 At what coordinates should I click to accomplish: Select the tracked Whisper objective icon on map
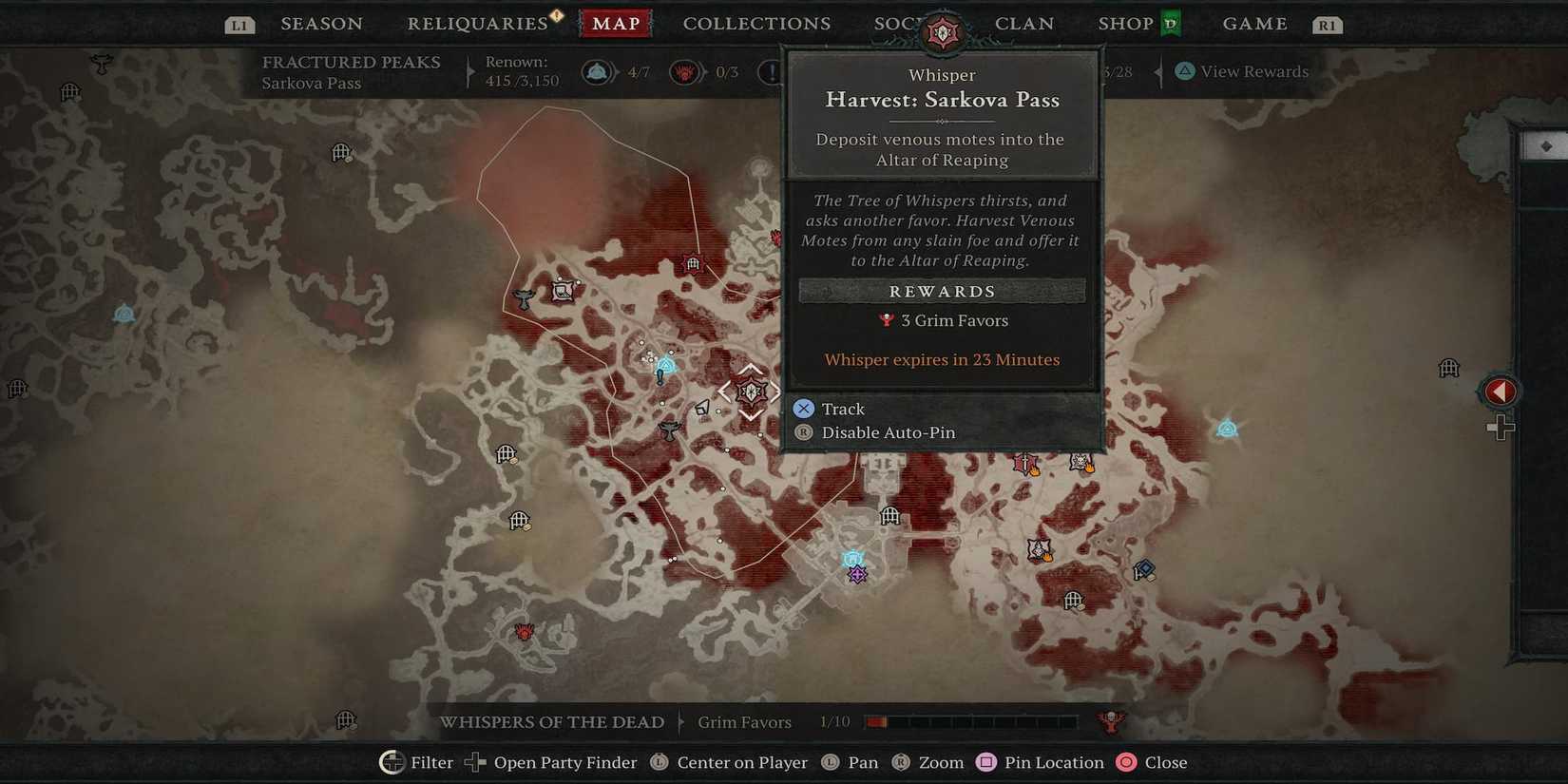click(750, 392)
